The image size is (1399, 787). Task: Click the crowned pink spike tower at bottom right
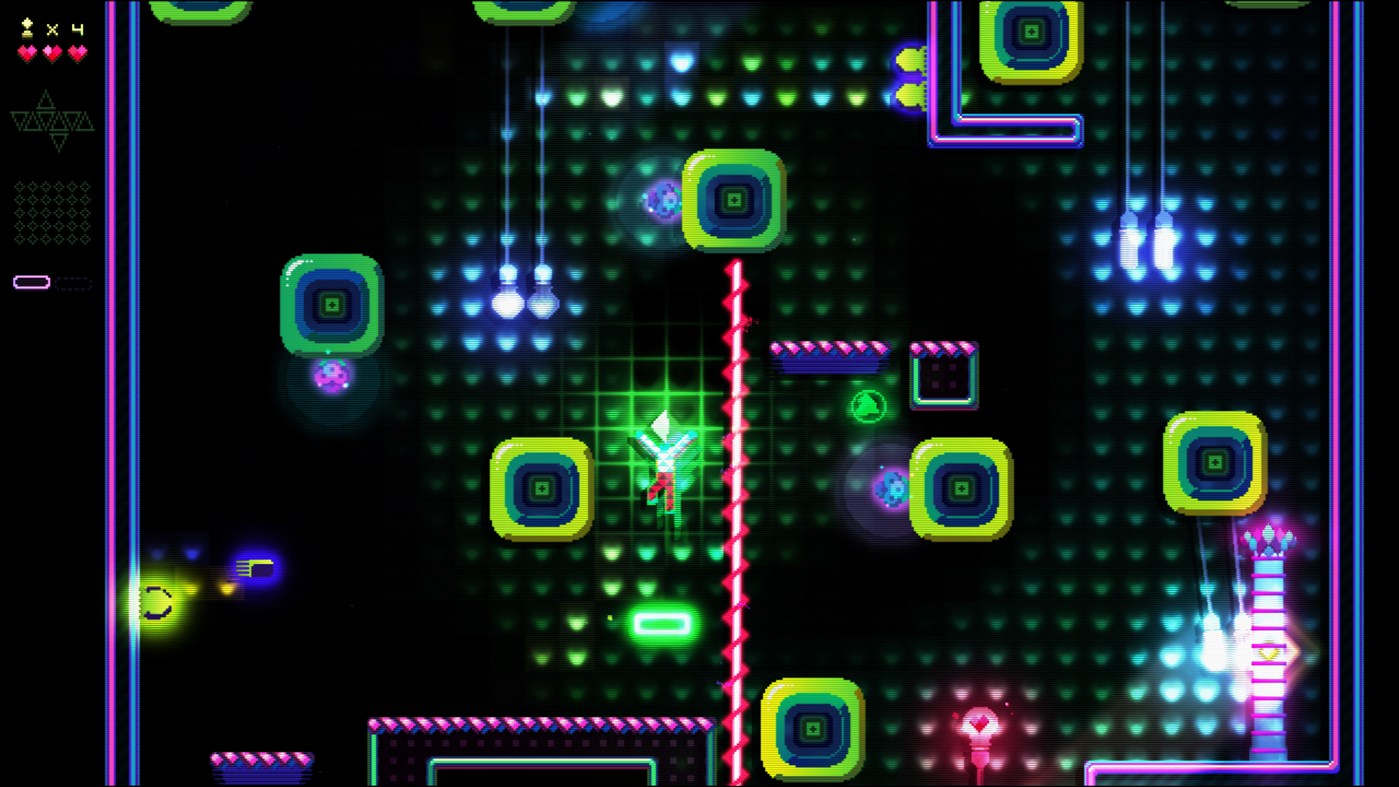click(x=1268, y=620)
